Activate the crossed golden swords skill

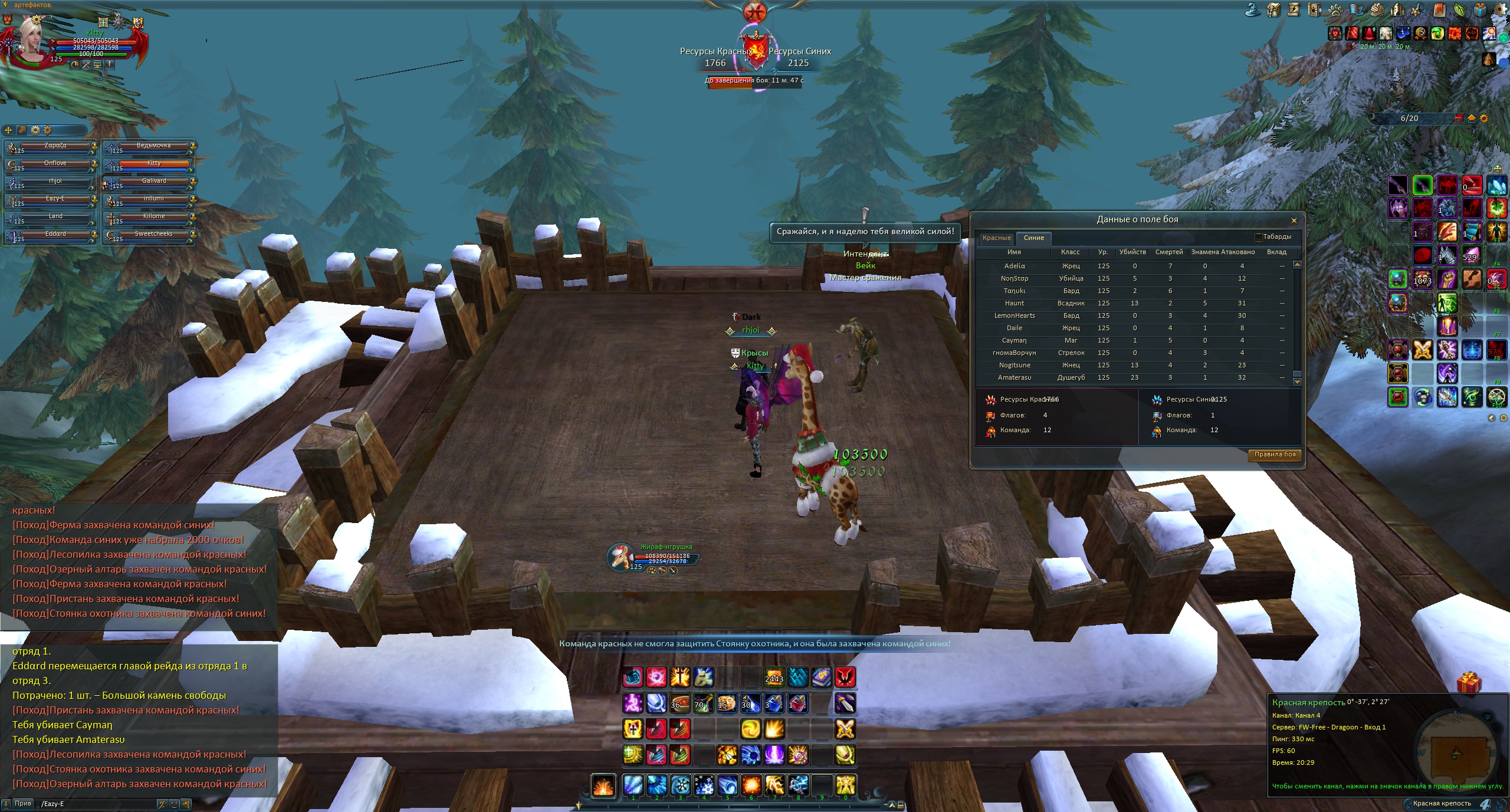coord(845,729)
